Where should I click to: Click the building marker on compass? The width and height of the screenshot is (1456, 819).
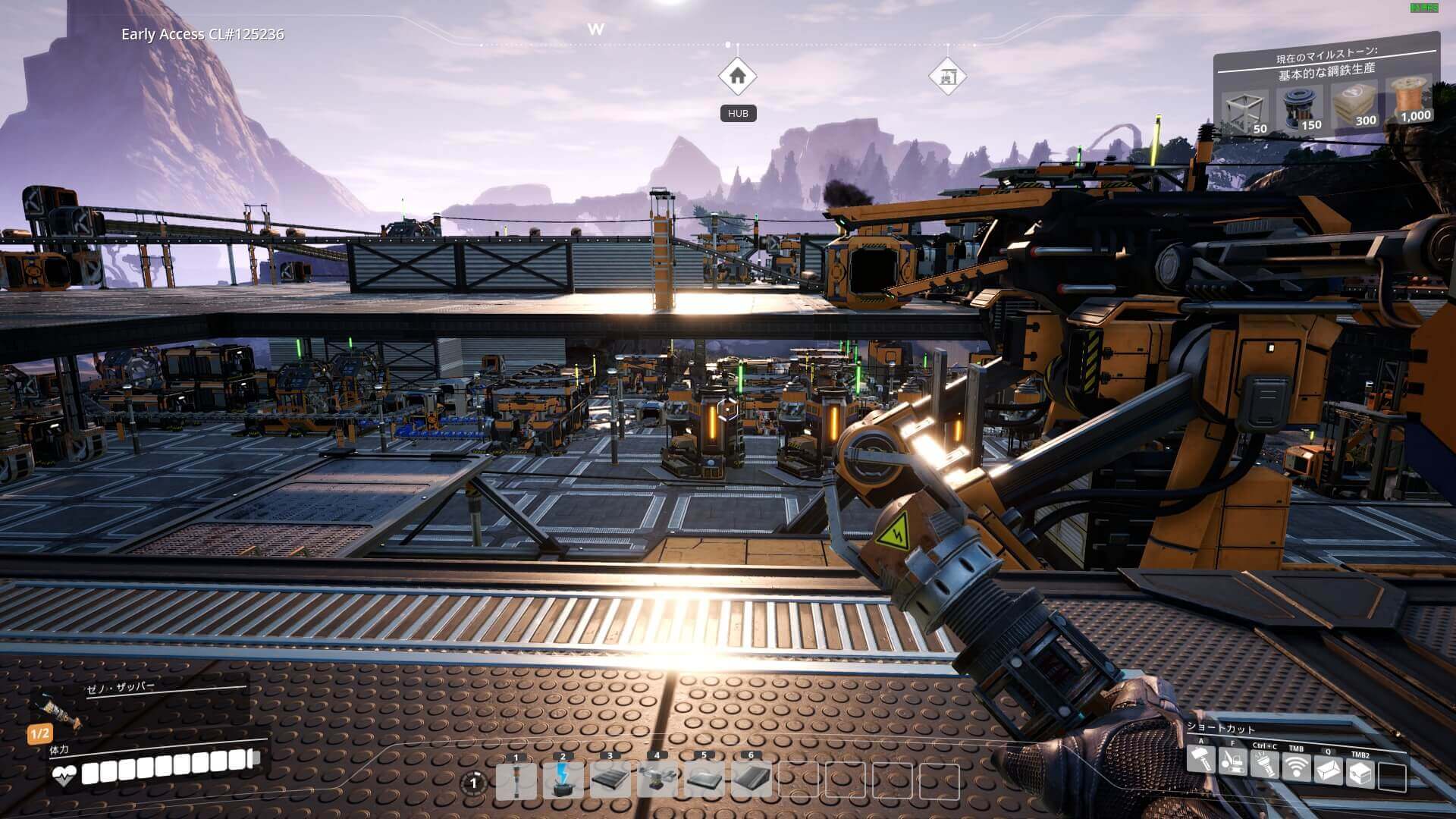947,76
